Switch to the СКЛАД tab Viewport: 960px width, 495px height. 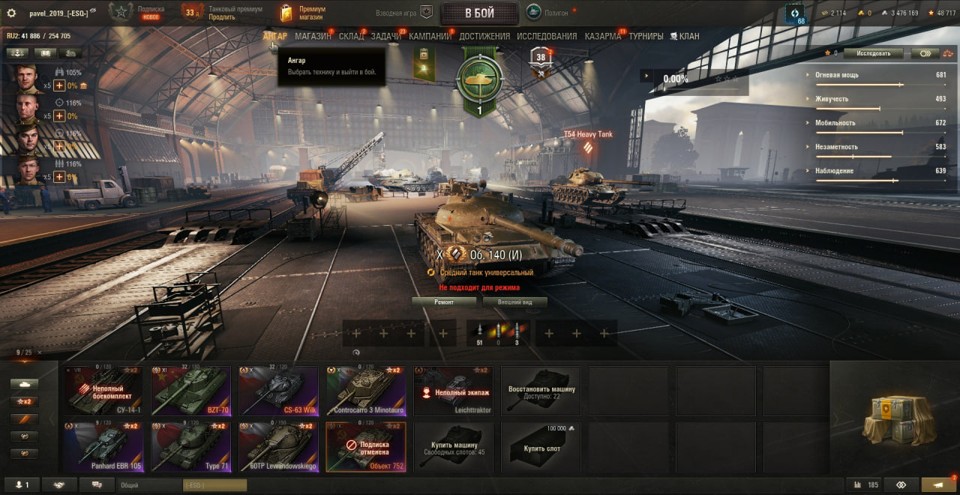pos(352,37)
